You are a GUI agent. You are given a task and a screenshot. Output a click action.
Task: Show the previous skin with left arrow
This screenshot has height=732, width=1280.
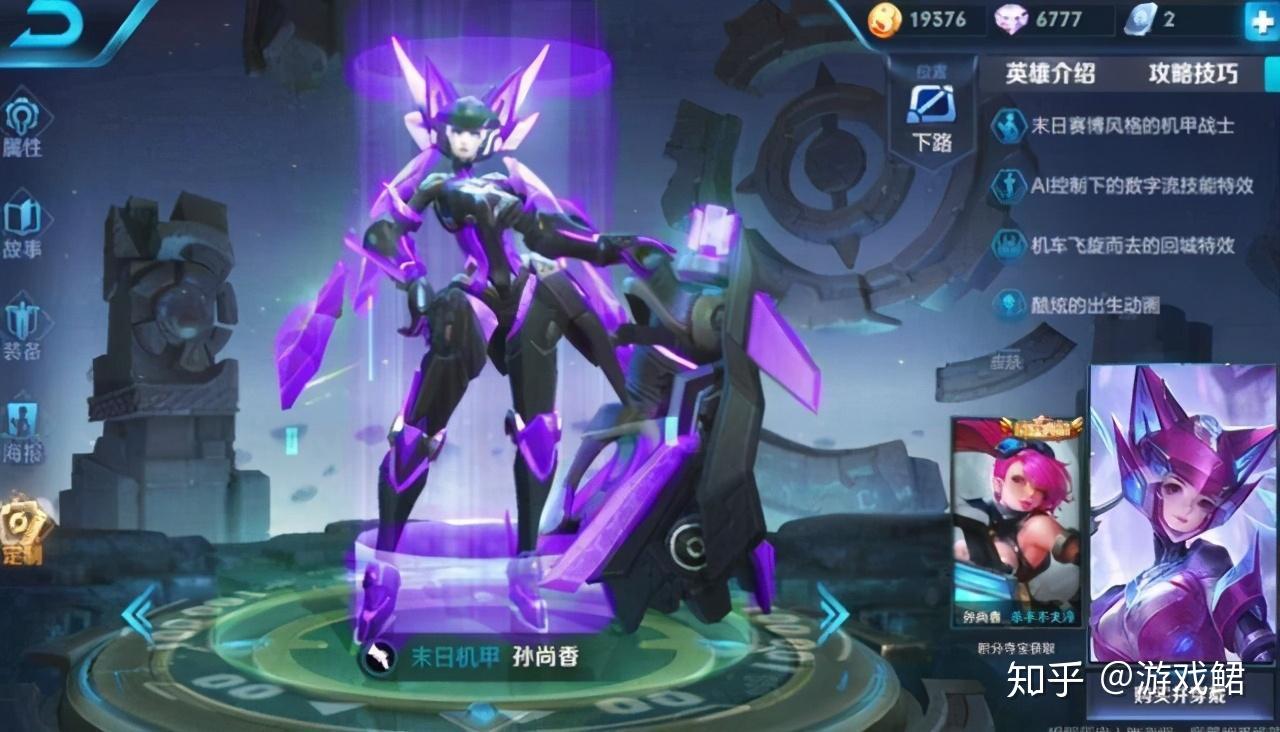pyautogui.click(x=139, y=612)
